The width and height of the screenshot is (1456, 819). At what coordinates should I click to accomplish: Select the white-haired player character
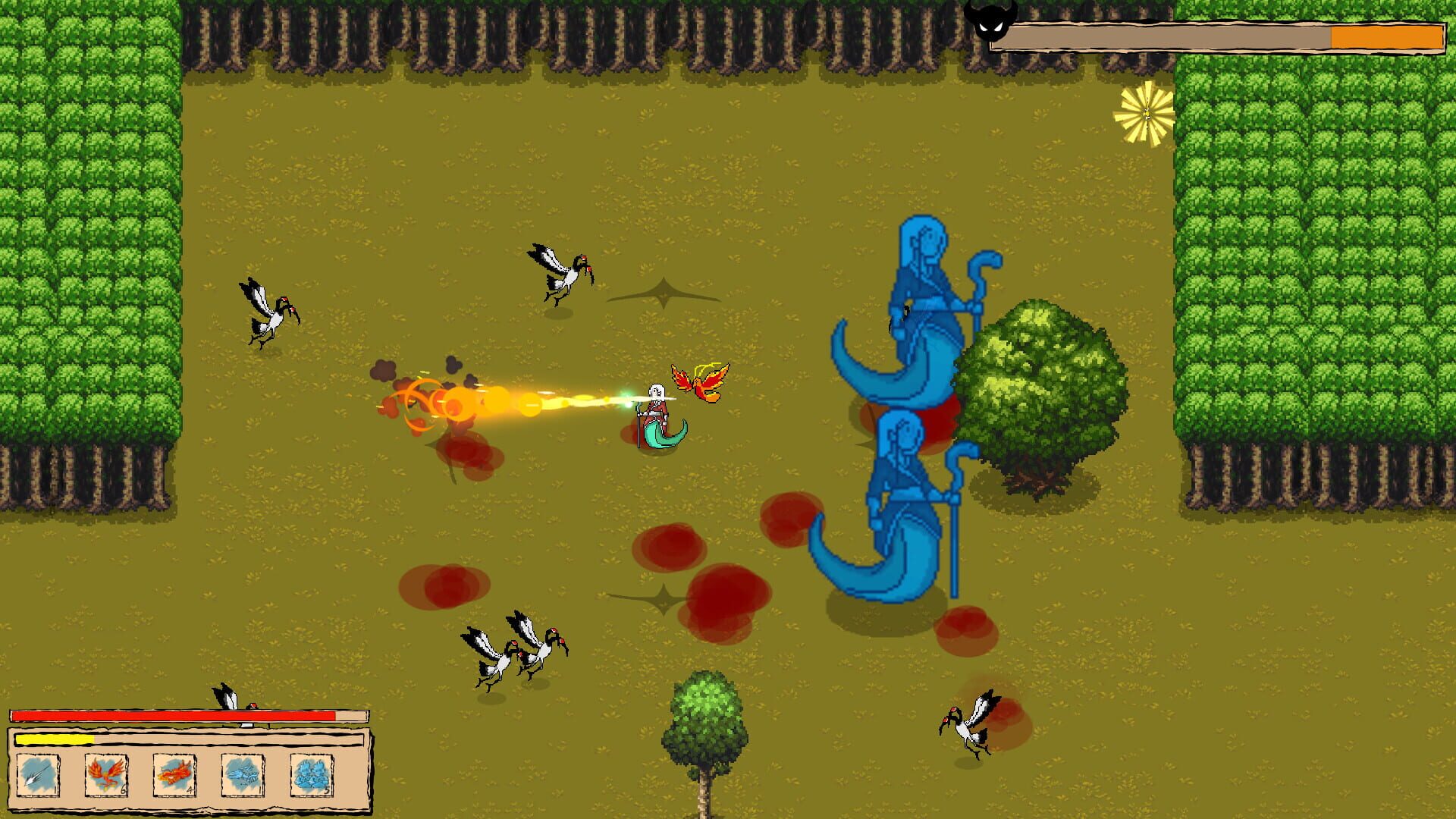(x=656, y=413)
